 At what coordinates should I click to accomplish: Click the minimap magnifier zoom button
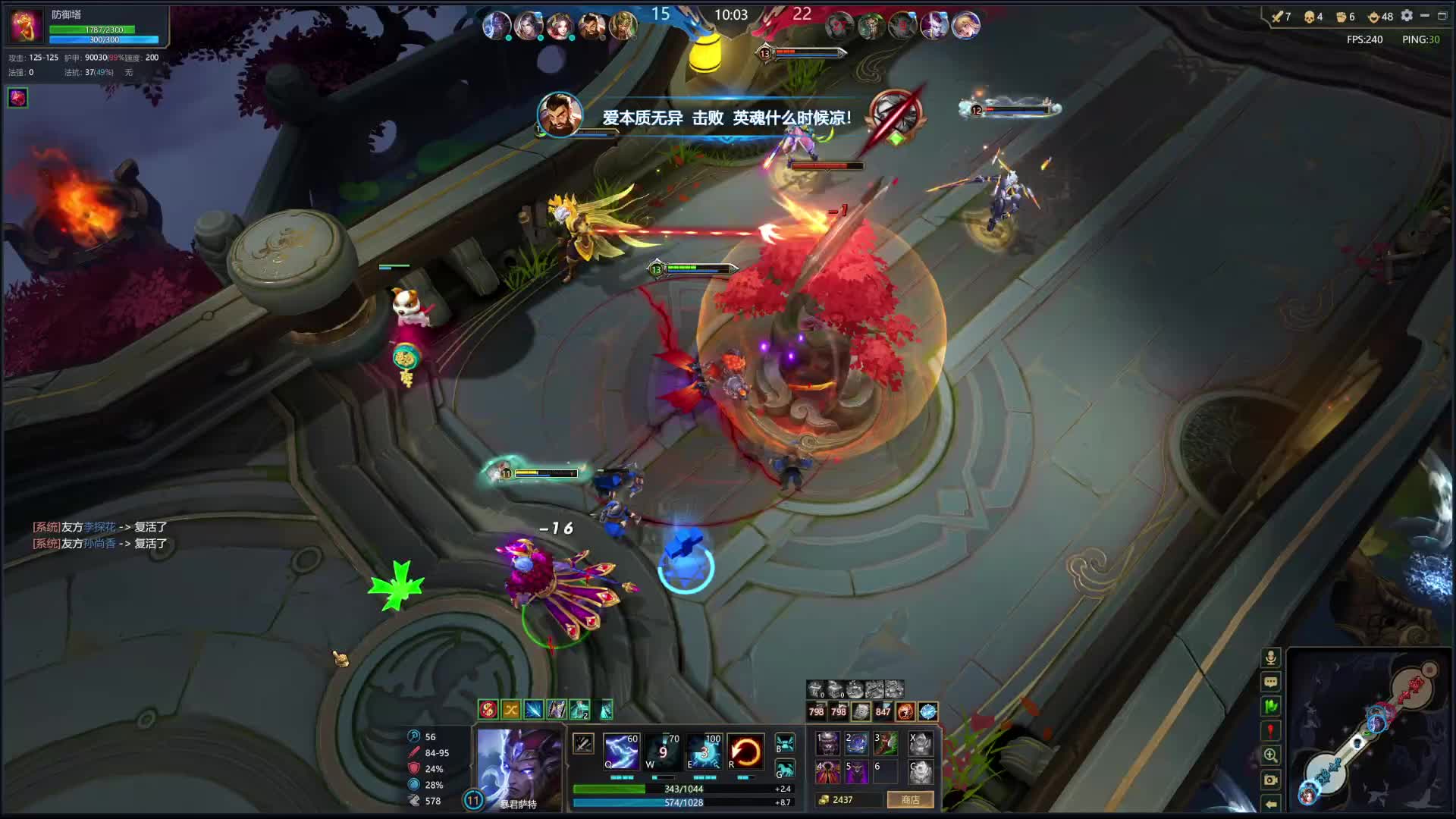[x=1271, y=755]
